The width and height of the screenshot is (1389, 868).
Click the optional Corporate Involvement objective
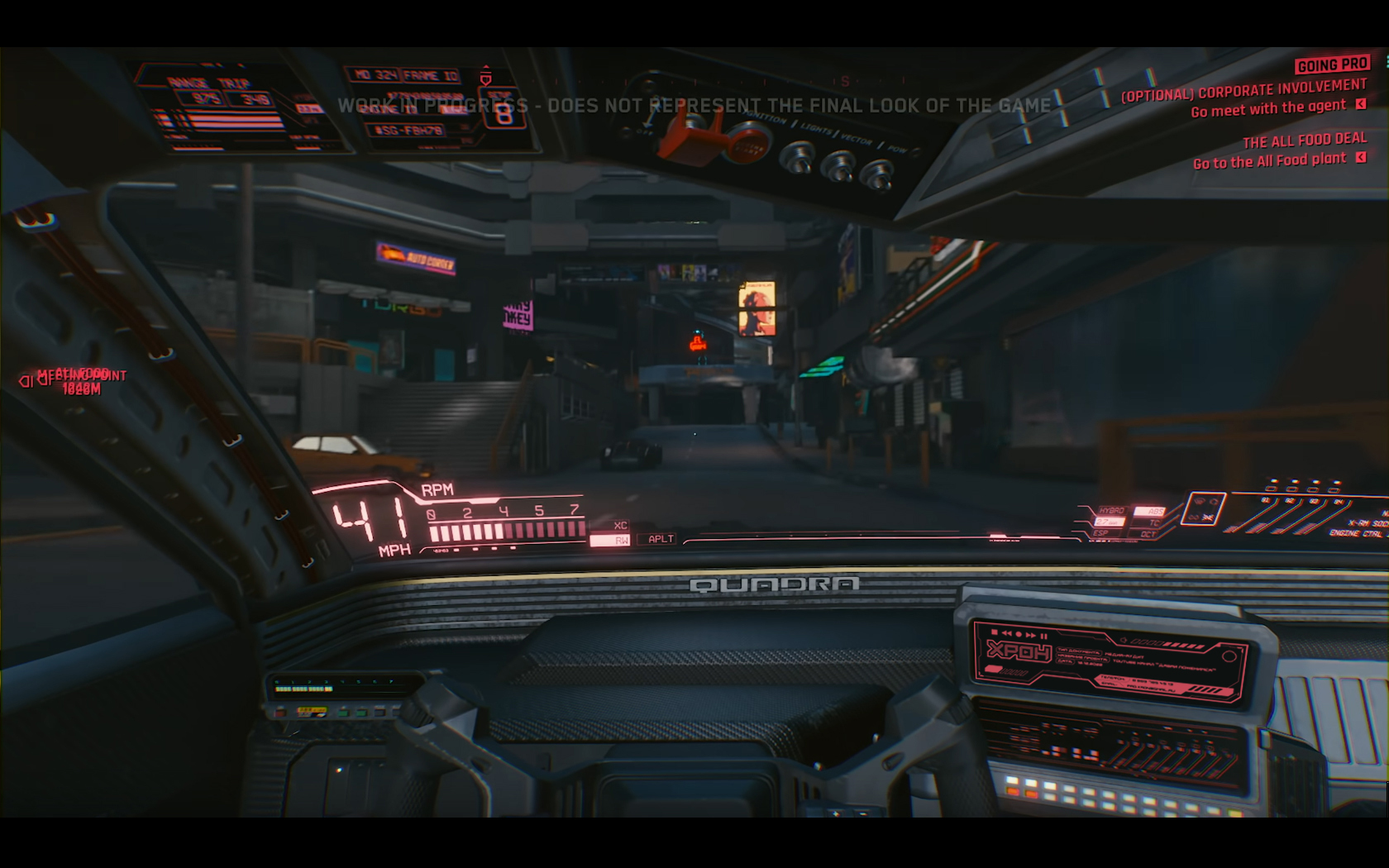tap(1243, 90)
